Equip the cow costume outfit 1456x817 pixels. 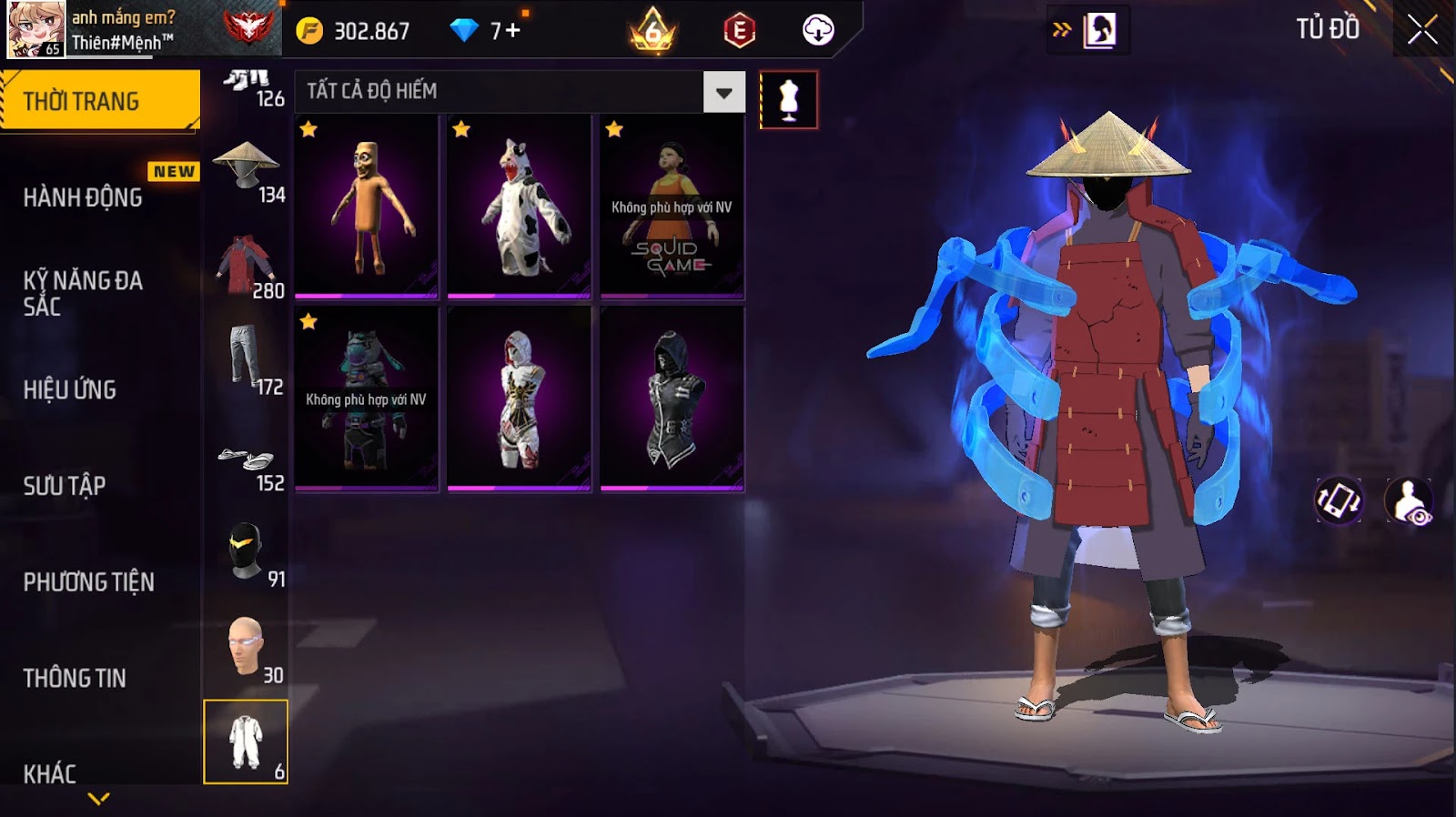[519, 207]
